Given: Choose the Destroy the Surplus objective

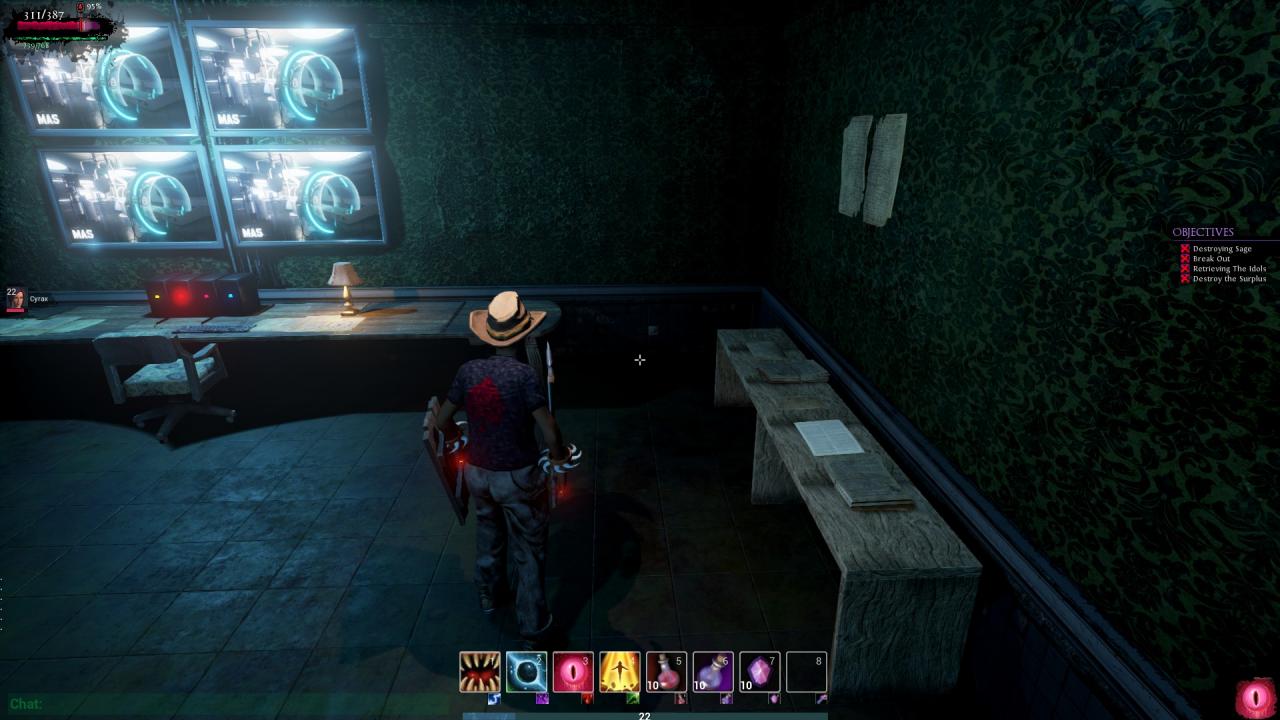Looking at the screenshot, I should click(1229, 279).
